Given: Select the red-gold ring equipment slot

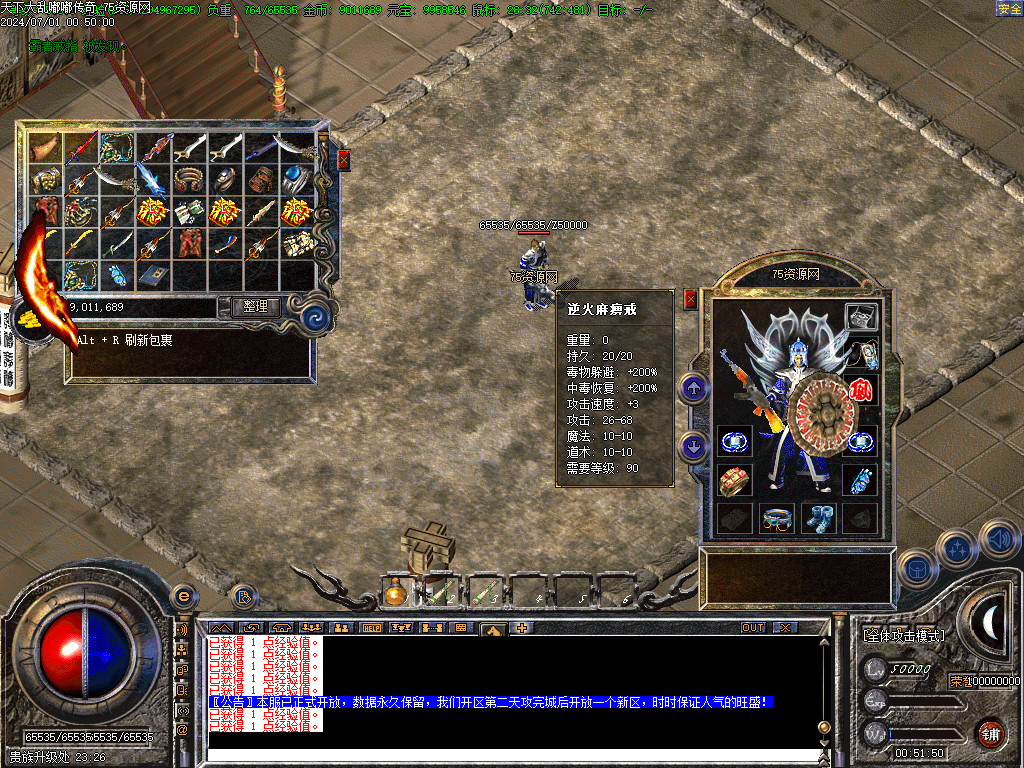Looking at the screenshot, I should tap(733, 480).
